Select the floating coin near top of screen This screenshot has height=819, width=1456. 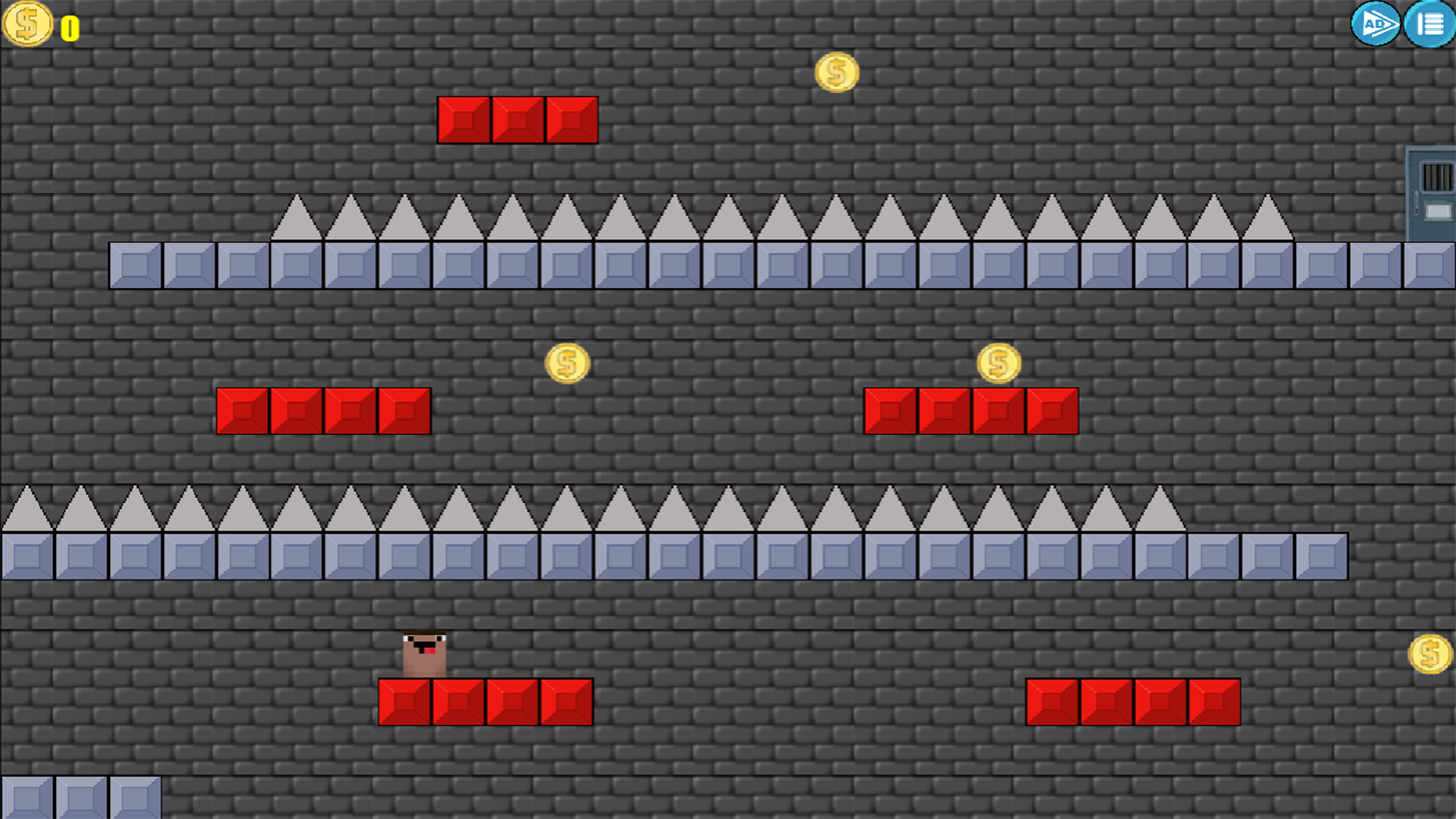point(836,71)
